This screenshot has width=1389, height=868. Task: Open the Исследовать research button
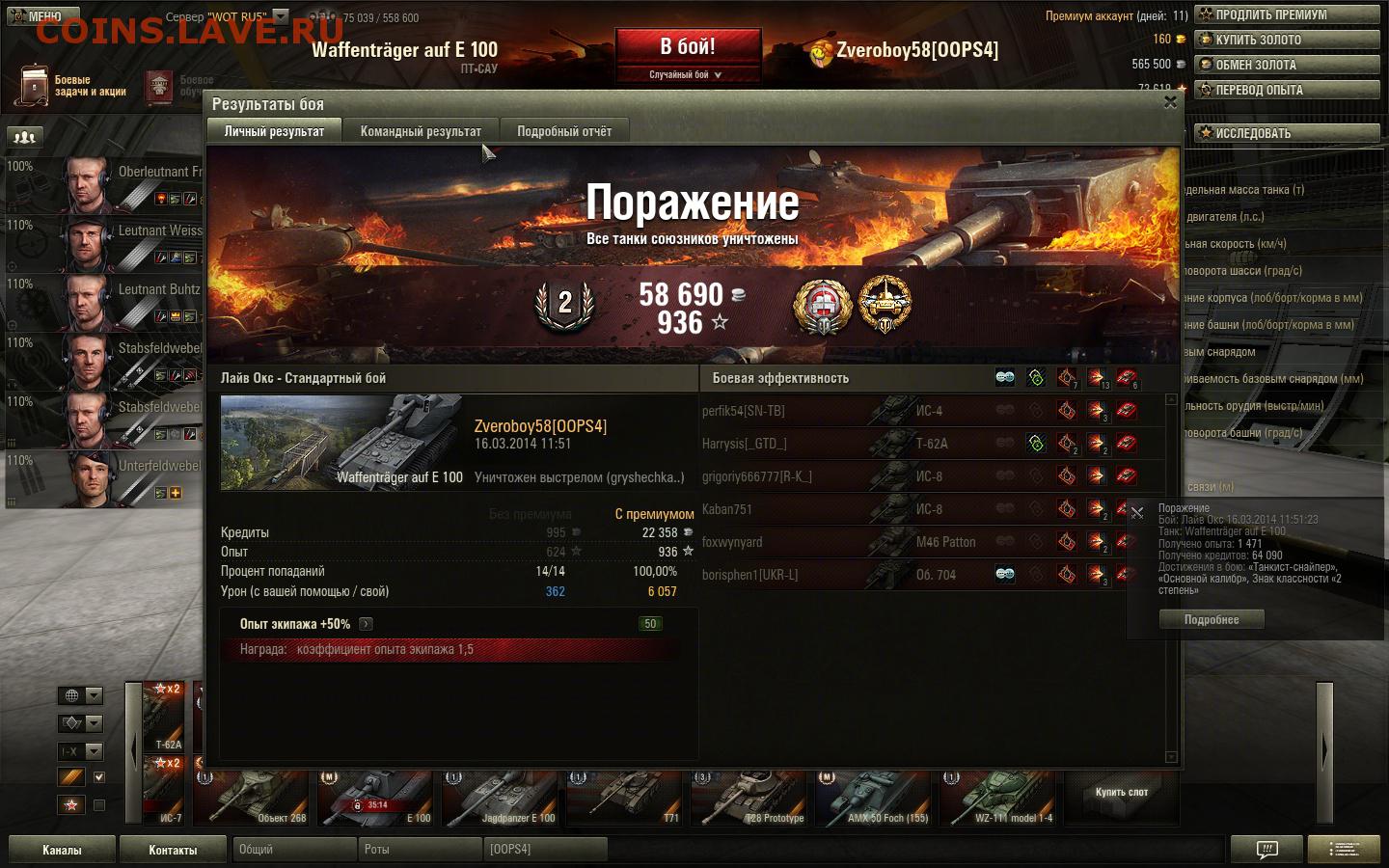pyautogui.click(x=1287, y=133)
